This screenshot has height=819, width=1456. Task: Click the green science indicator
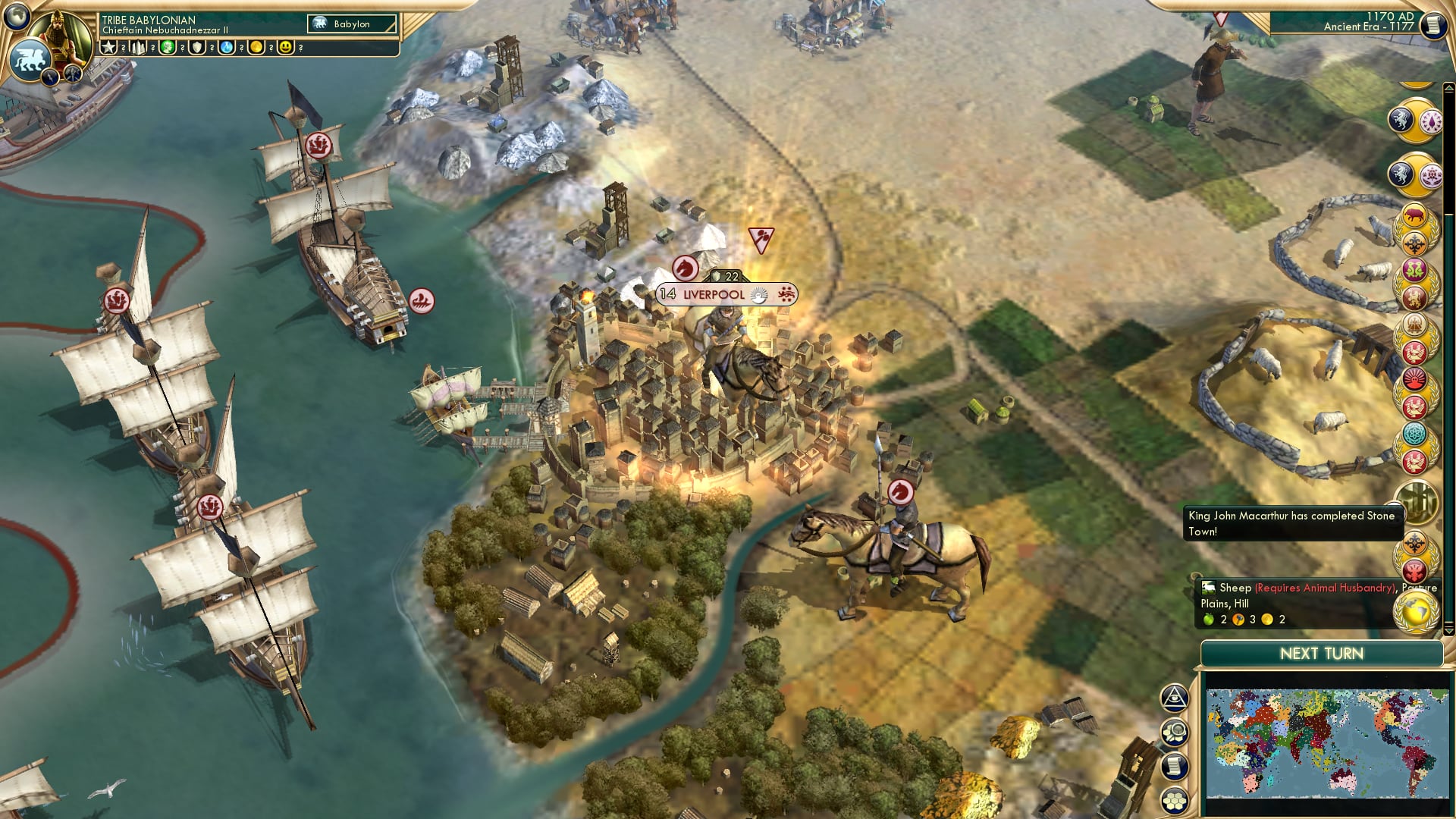[167, 47]
